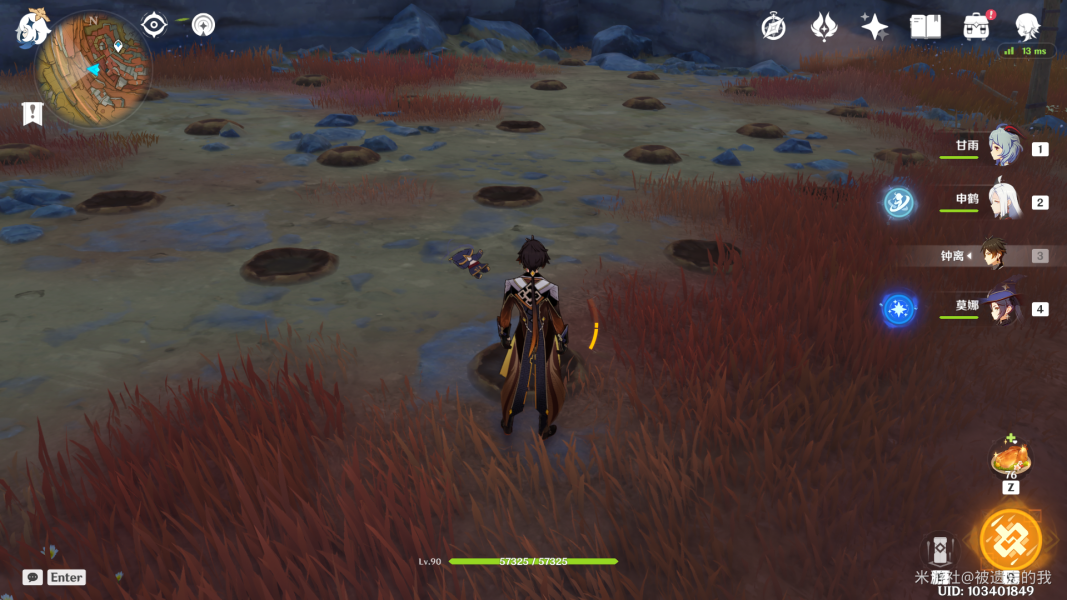Open the Events four-pointed star icon
The width and height of the screenshot is (1067, 600).
(875, 27)
